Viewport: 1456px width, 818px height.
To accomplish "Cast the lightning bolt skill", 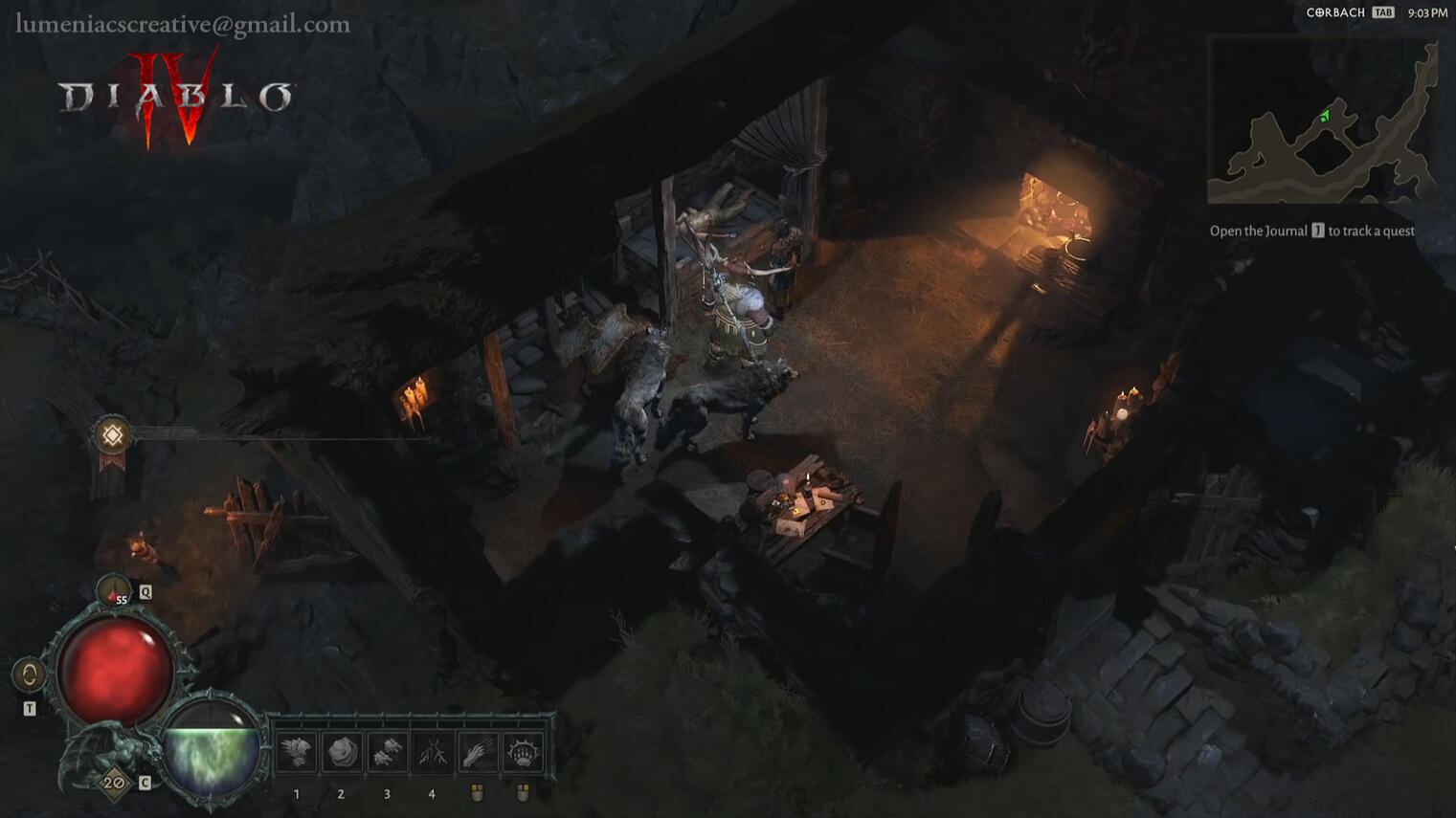I will pyautogui.click(x=432, y=753).
